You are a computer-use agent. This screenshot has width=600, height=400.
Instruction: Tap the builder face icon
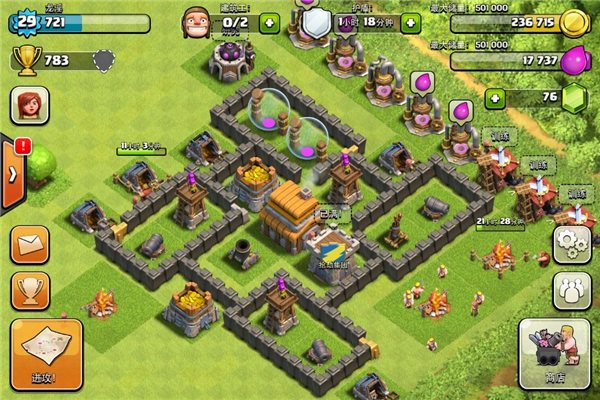pyautogui.click(x=196, y=20)
